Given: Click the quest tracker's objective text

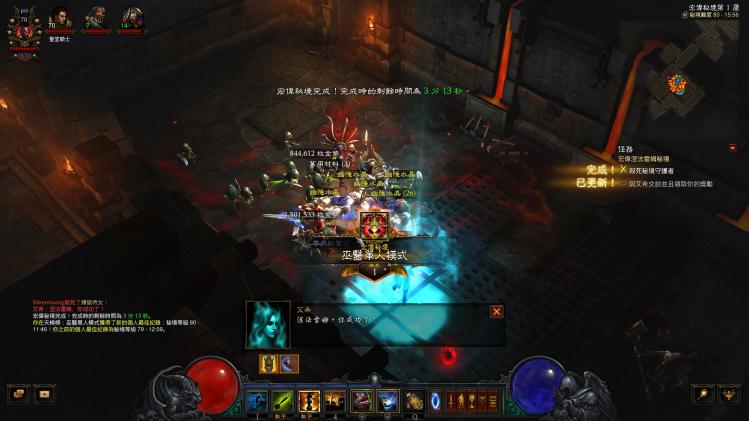Looking at the screenshot, I should coord(665,171).
